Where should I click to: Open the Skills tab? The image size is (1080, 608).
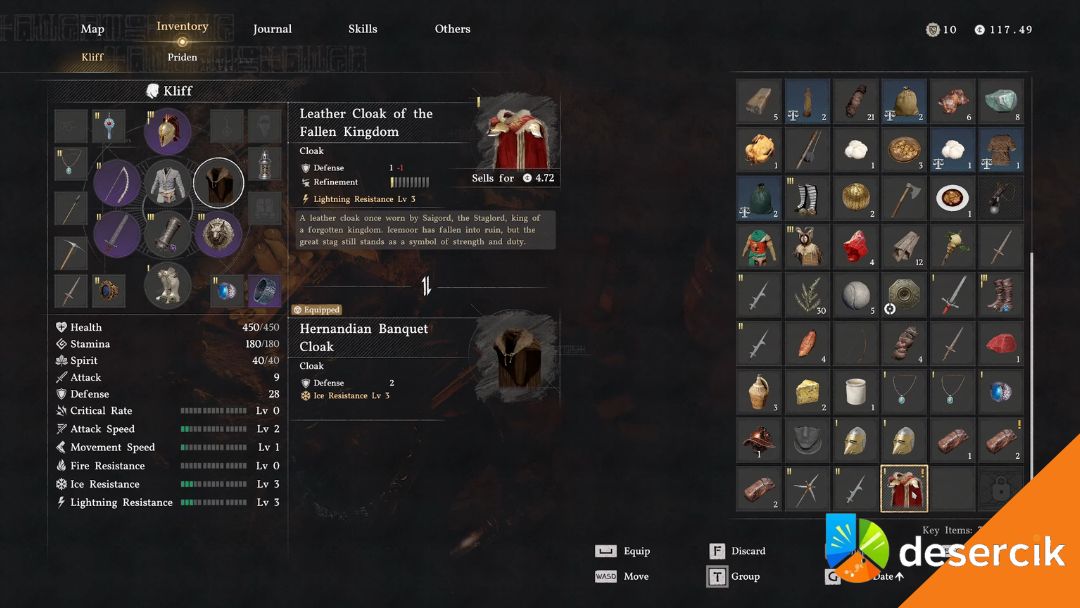363,29
